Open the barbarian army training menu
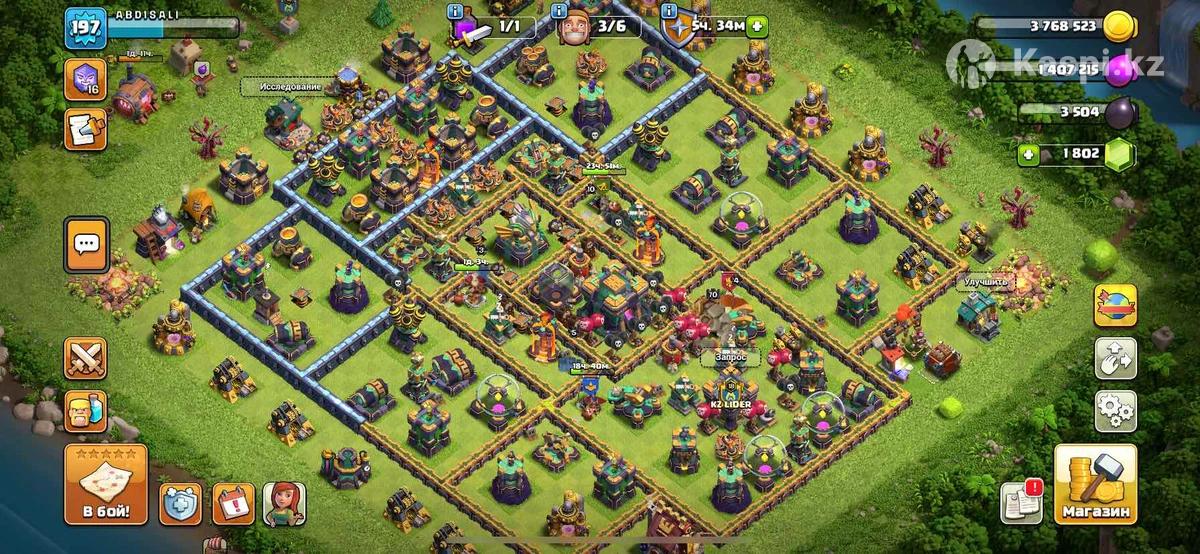1200x554 pixels. pyautogui.click(x=86, y=411)
